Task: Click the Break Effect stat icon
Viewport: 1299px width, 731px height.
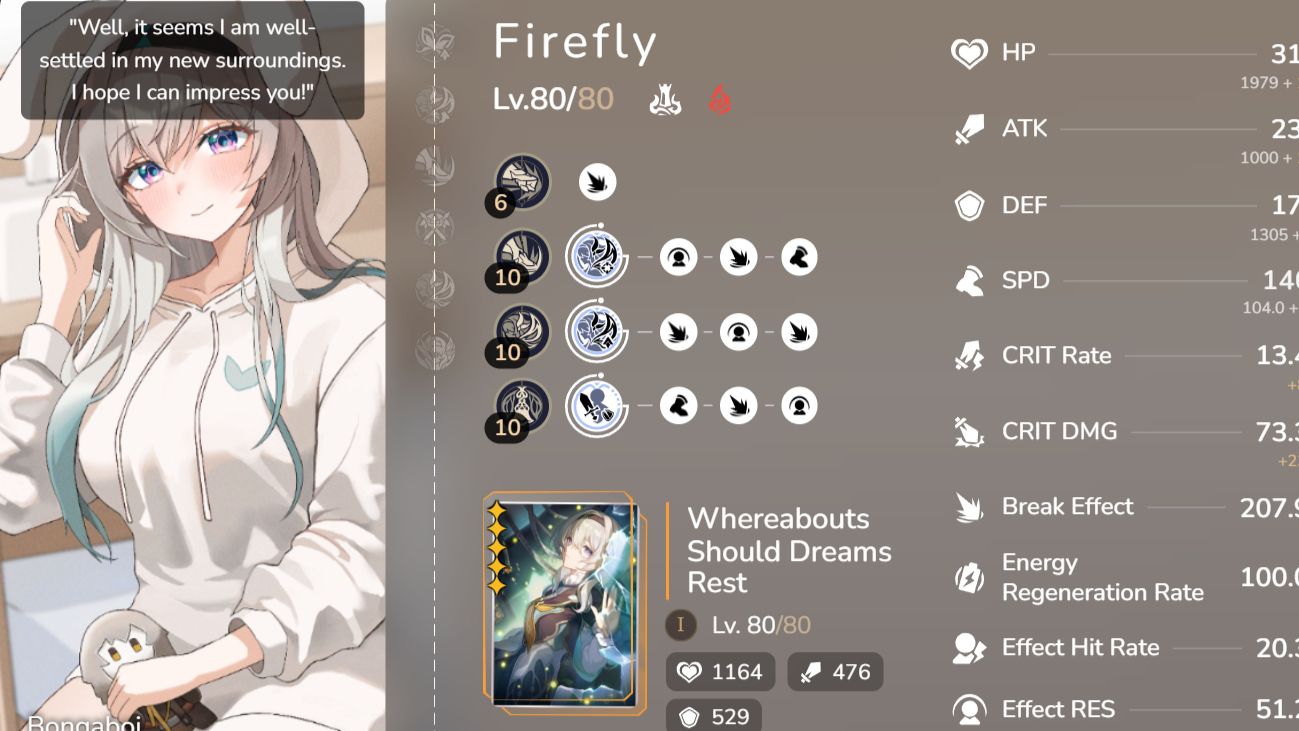Action: 965,506
